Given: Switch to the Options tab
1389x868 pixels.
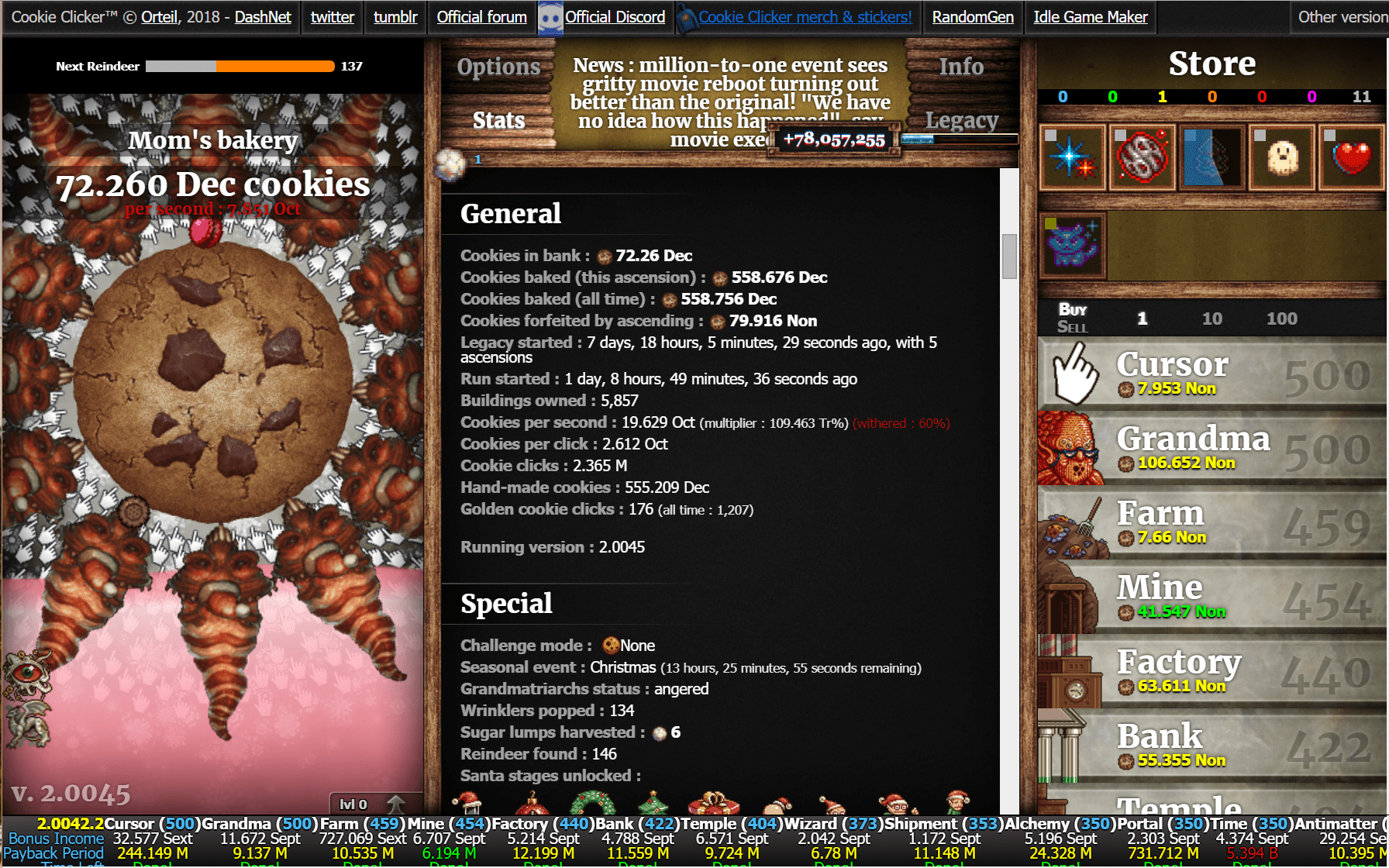Looking at the screenshot, I should [x=498, y=67].
